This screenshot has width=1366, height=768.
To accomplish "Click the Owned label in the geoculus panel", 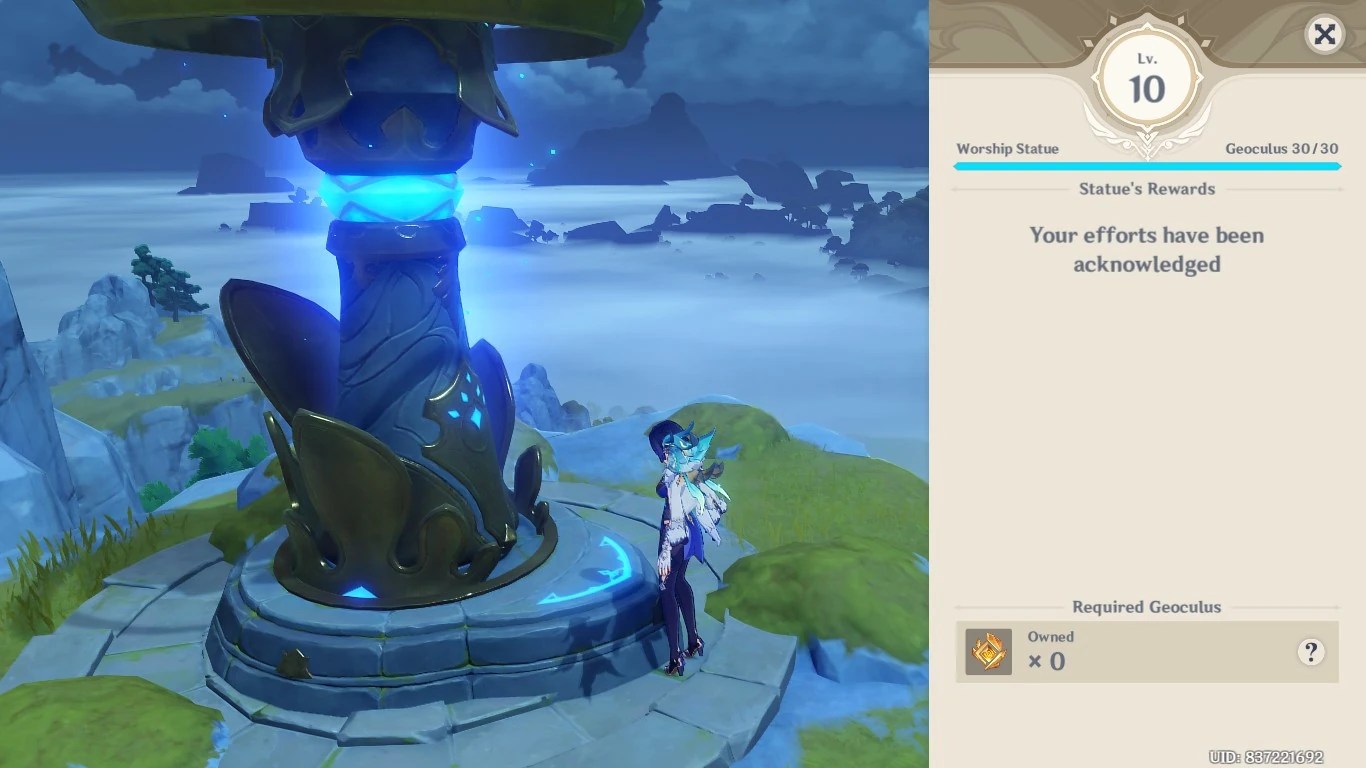I will 1050,637.
